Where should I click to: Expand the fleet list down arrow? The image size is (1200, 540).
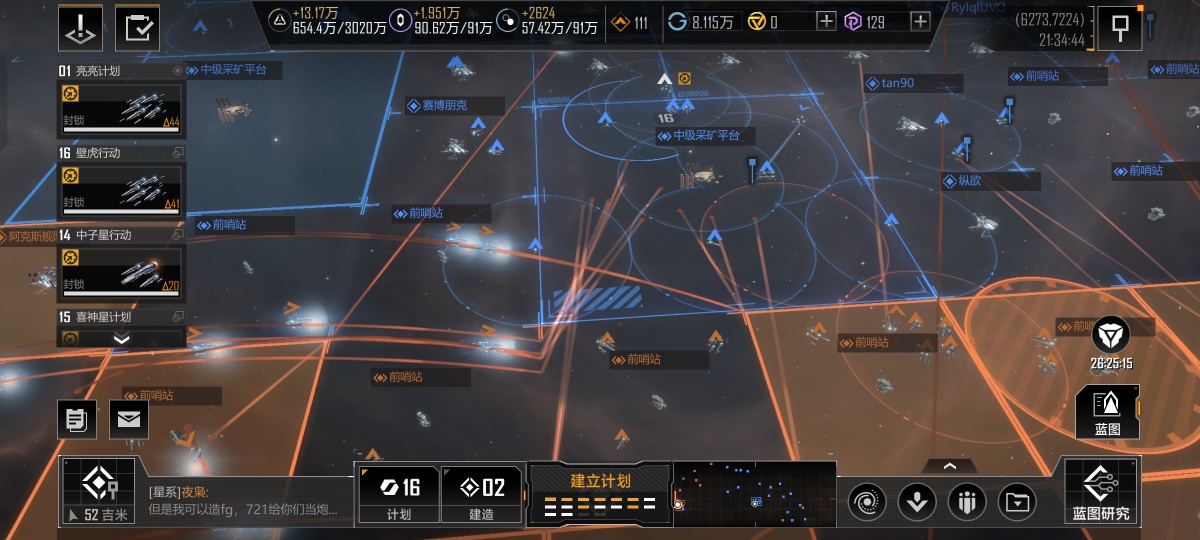coord(122,339)
